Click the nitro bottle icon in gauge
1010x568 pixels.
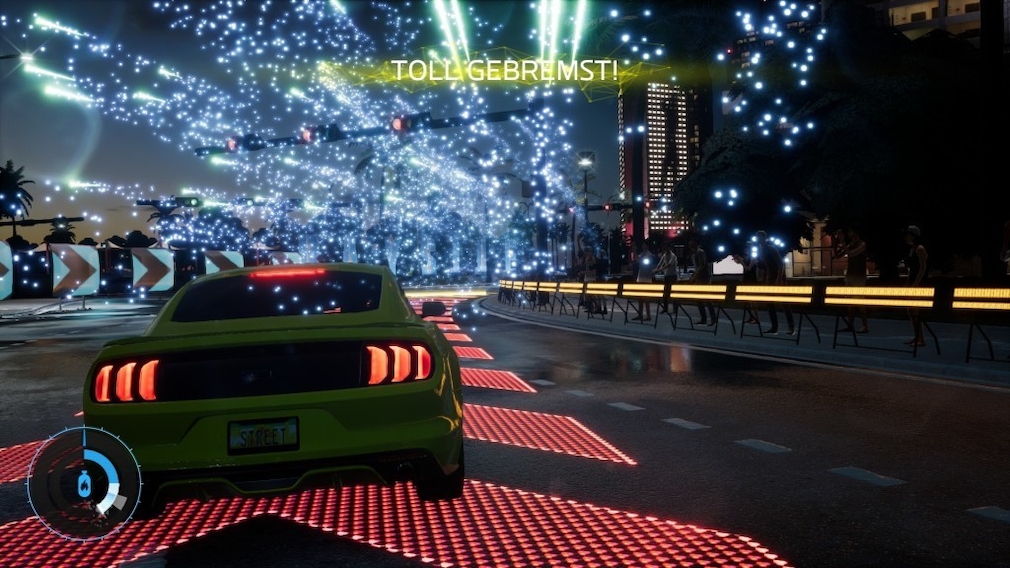pyautogui.click(x=84, y=484)
